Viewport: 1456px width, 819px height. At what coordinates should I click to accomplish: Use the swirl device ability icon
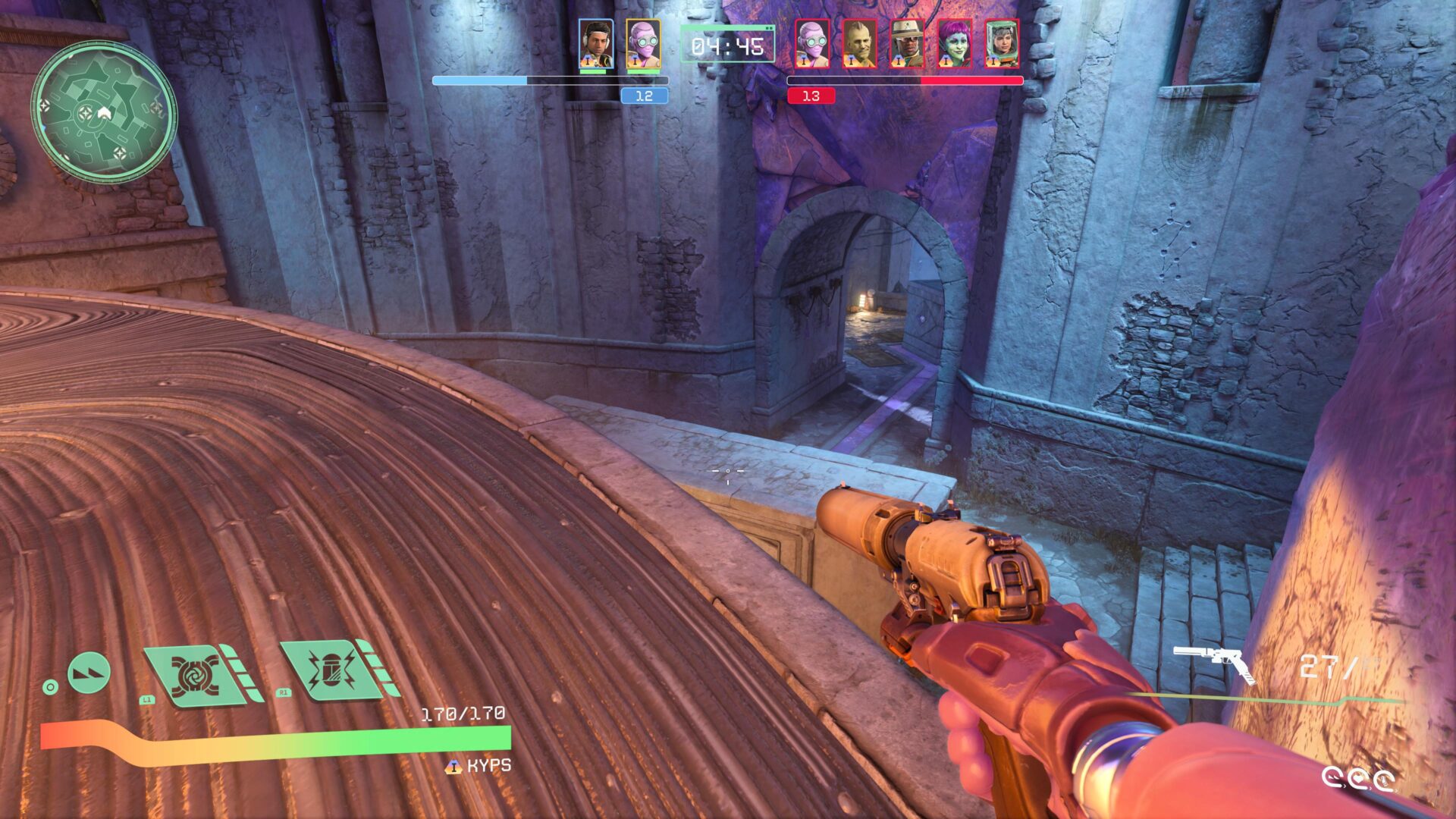coord(195,673)
